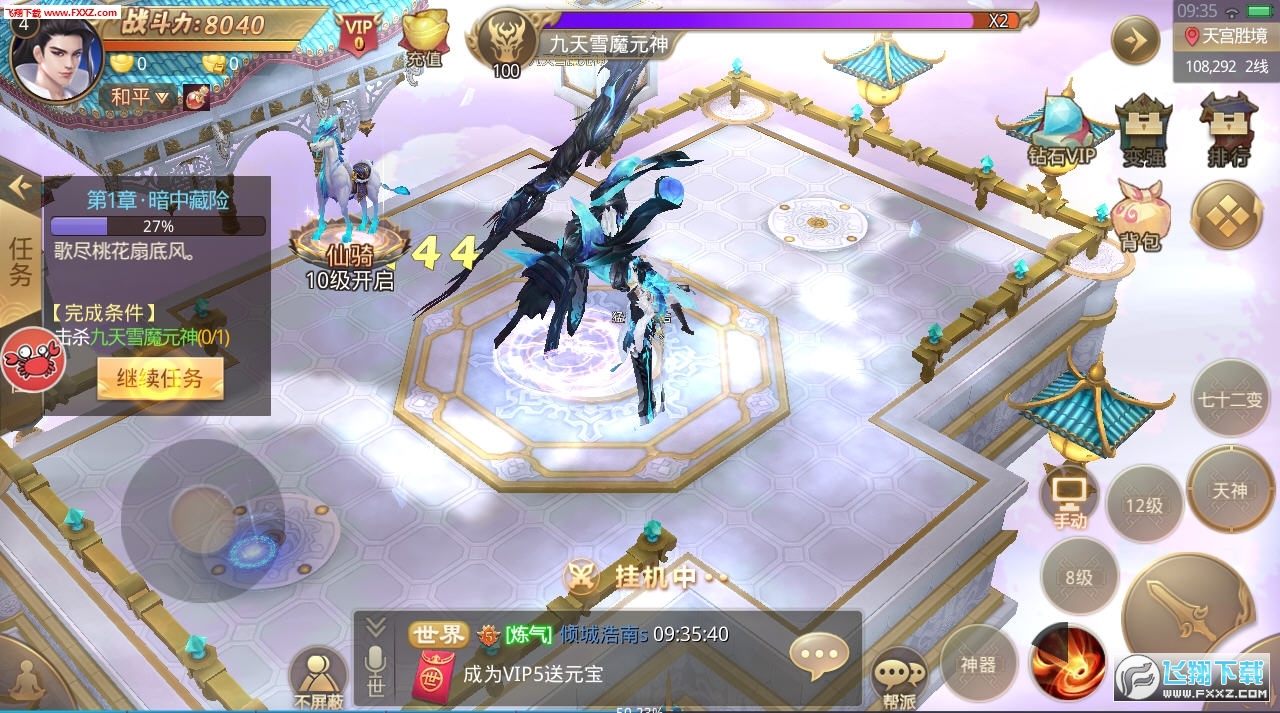This screenshot has width=1280, height=713.
Task: Toggle the 手动 manual combat button
Action: [x=1069, y=497]
